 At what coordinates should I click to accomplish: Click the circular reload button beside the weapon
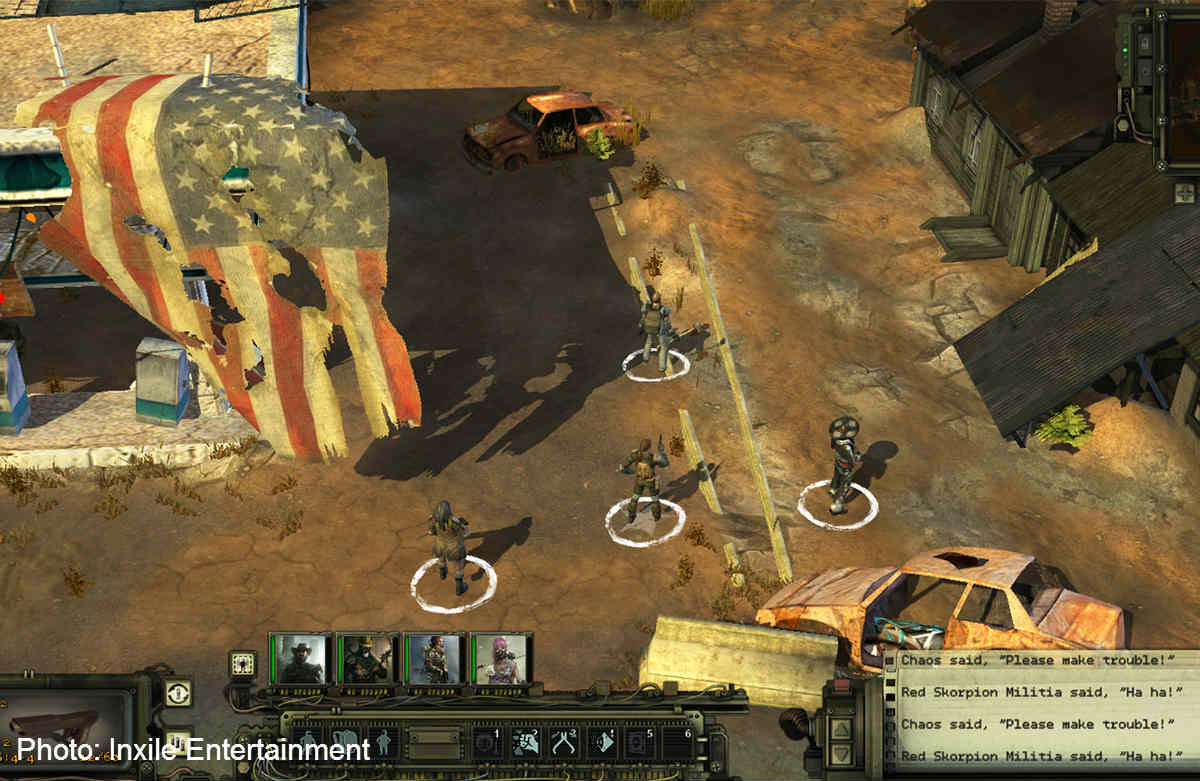[x=178, y=692]
